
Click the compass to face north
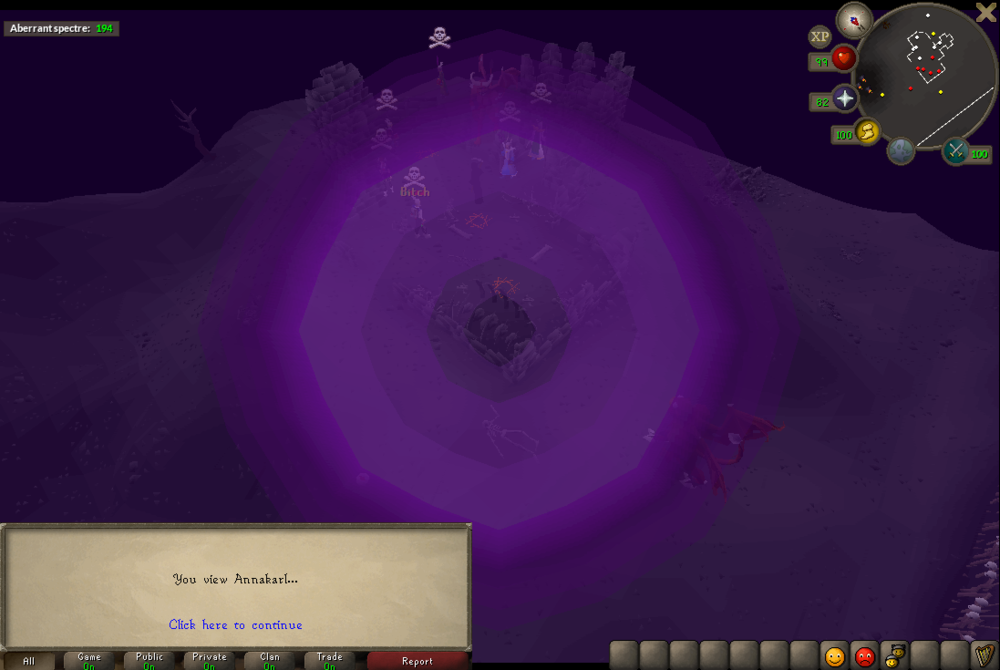[x=854, y=18]
